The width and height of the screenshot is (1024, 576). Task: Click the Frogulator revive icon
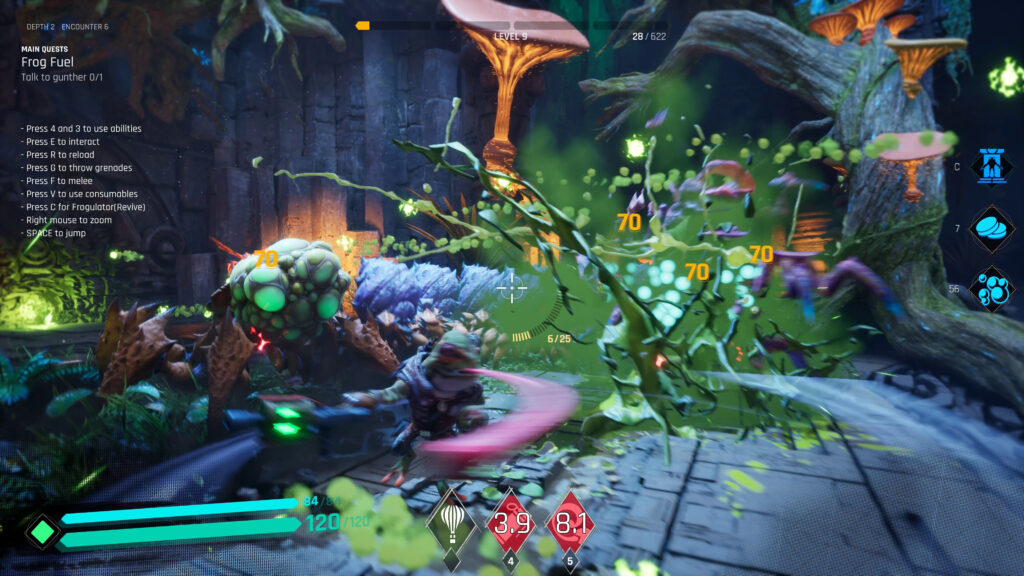click(992, 166)
